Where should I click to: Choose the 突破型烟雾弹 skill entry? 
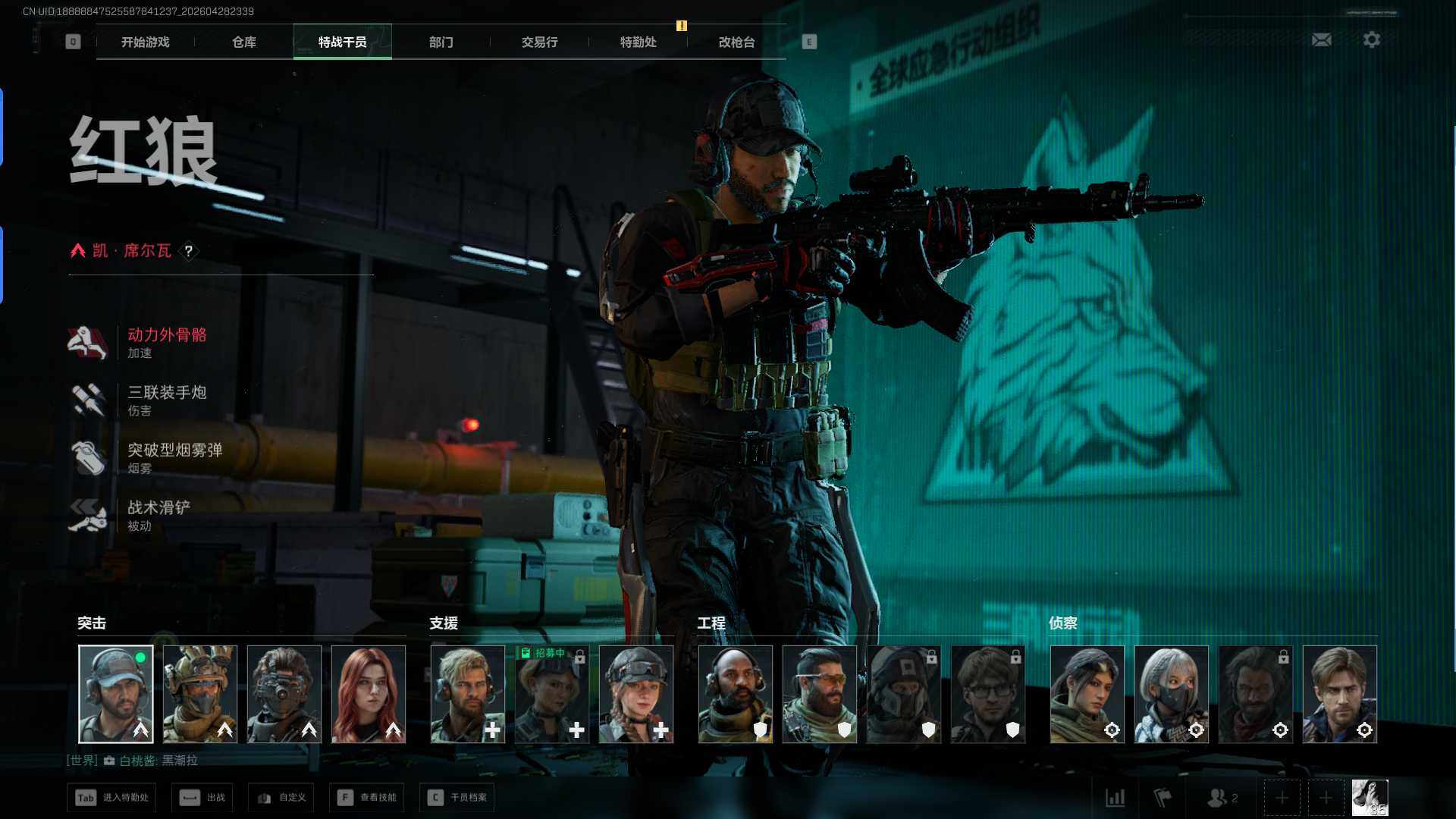point(174,458)
